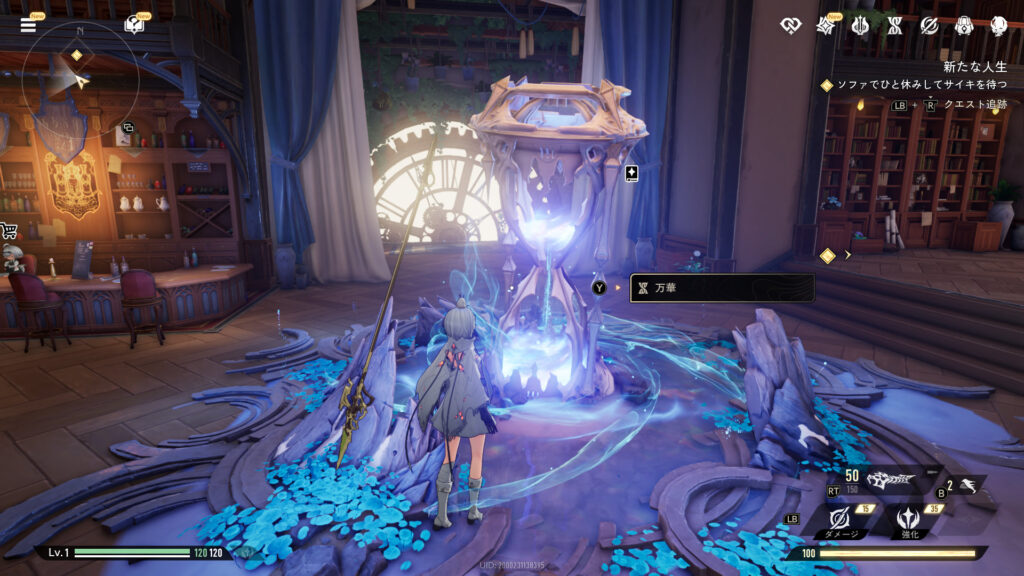Open the character portrait menu
1024x576 pixels.
(1000, 25)
